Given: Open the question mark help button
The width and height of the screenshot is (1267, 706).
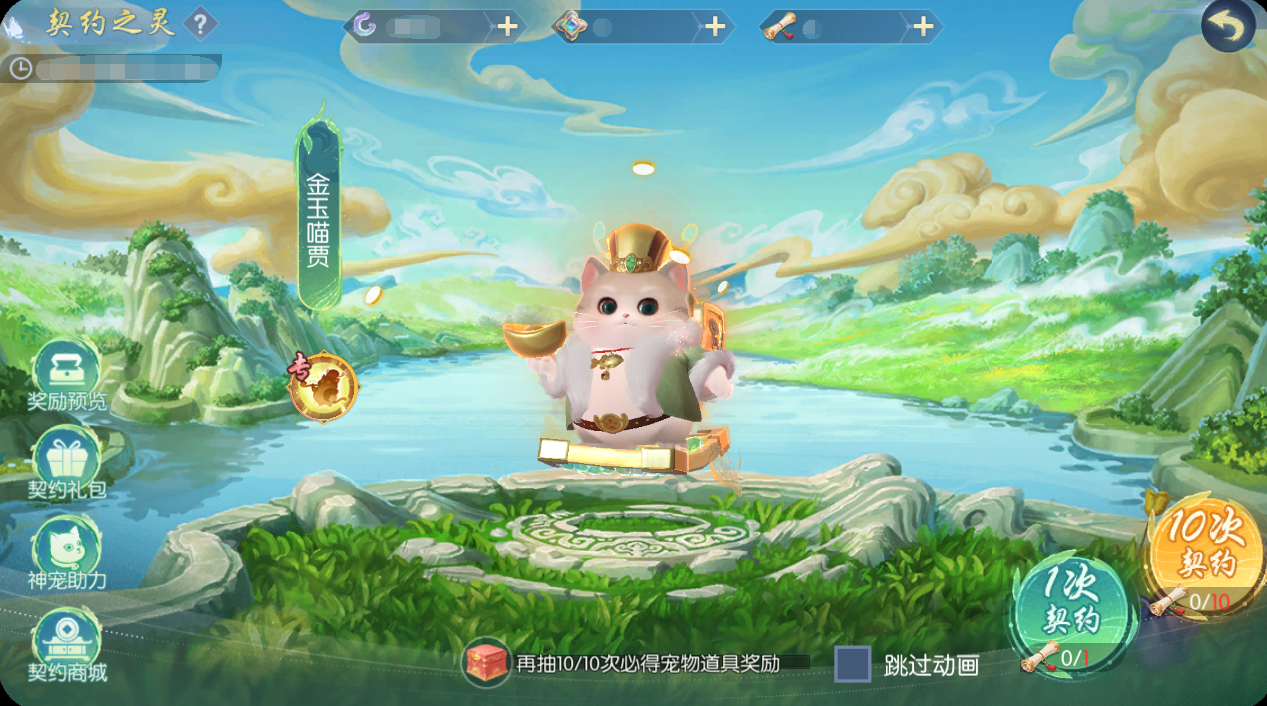Looking at the screenshot, I should coord(201,24).
